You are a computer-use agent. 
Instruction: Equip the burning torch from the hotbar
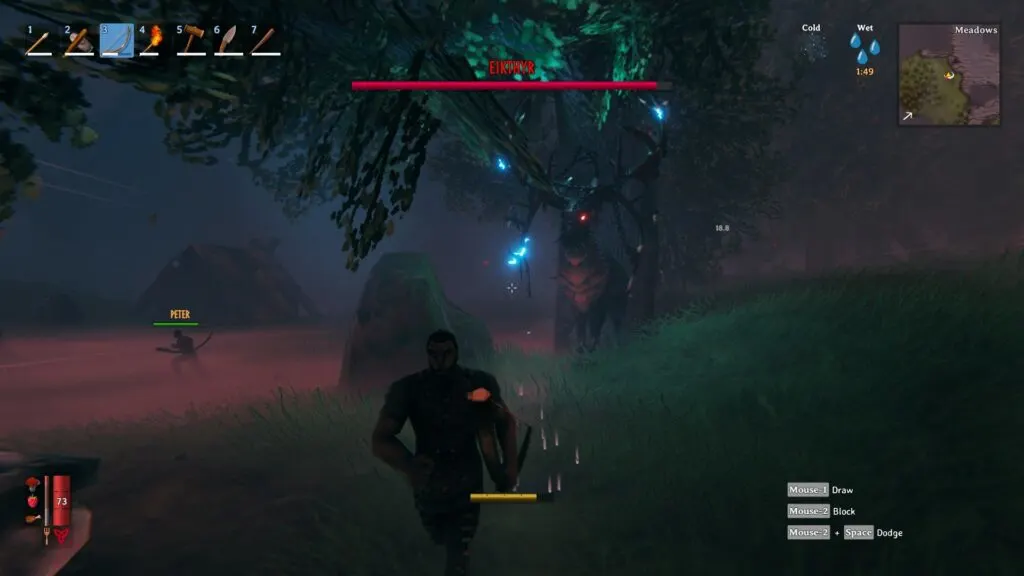(153, 42)
